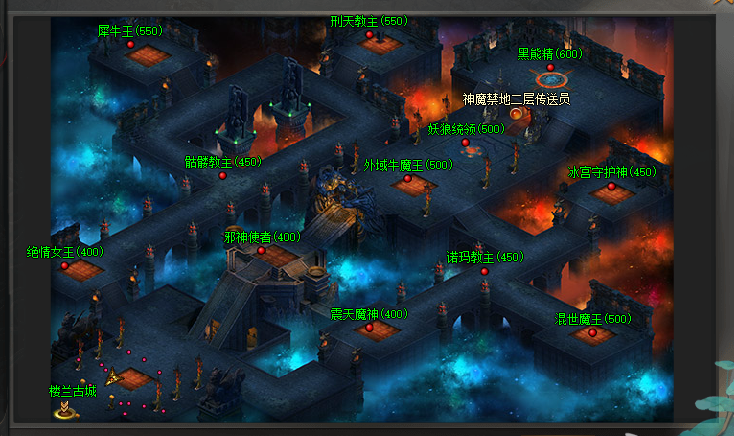Select the 混世魔王(500) map marker
The height and width of the screenshot is (436, 734).
[593, 333]
